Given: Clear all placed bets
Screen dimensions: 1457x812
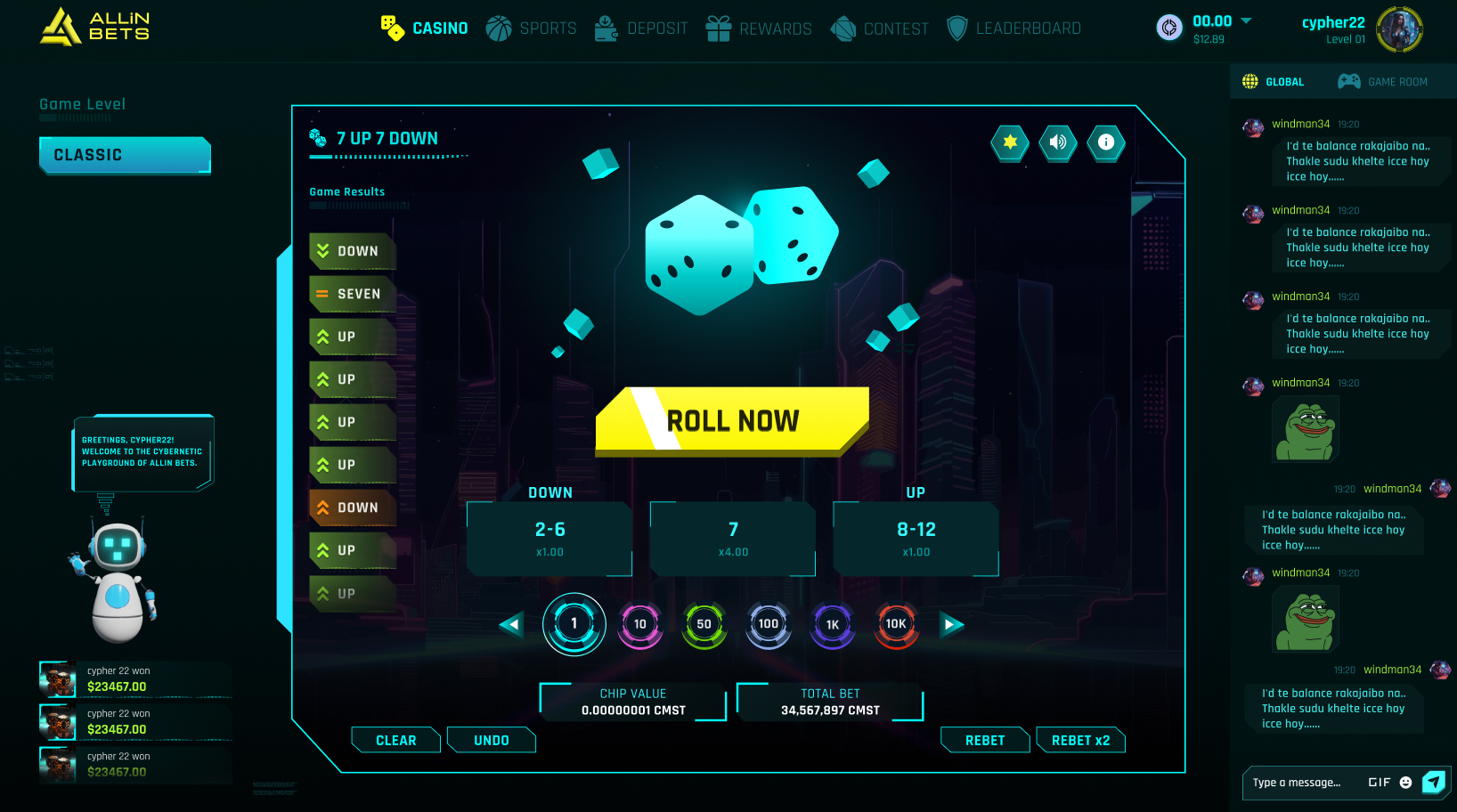Looking at the screenshot, I should coord(396,740).
